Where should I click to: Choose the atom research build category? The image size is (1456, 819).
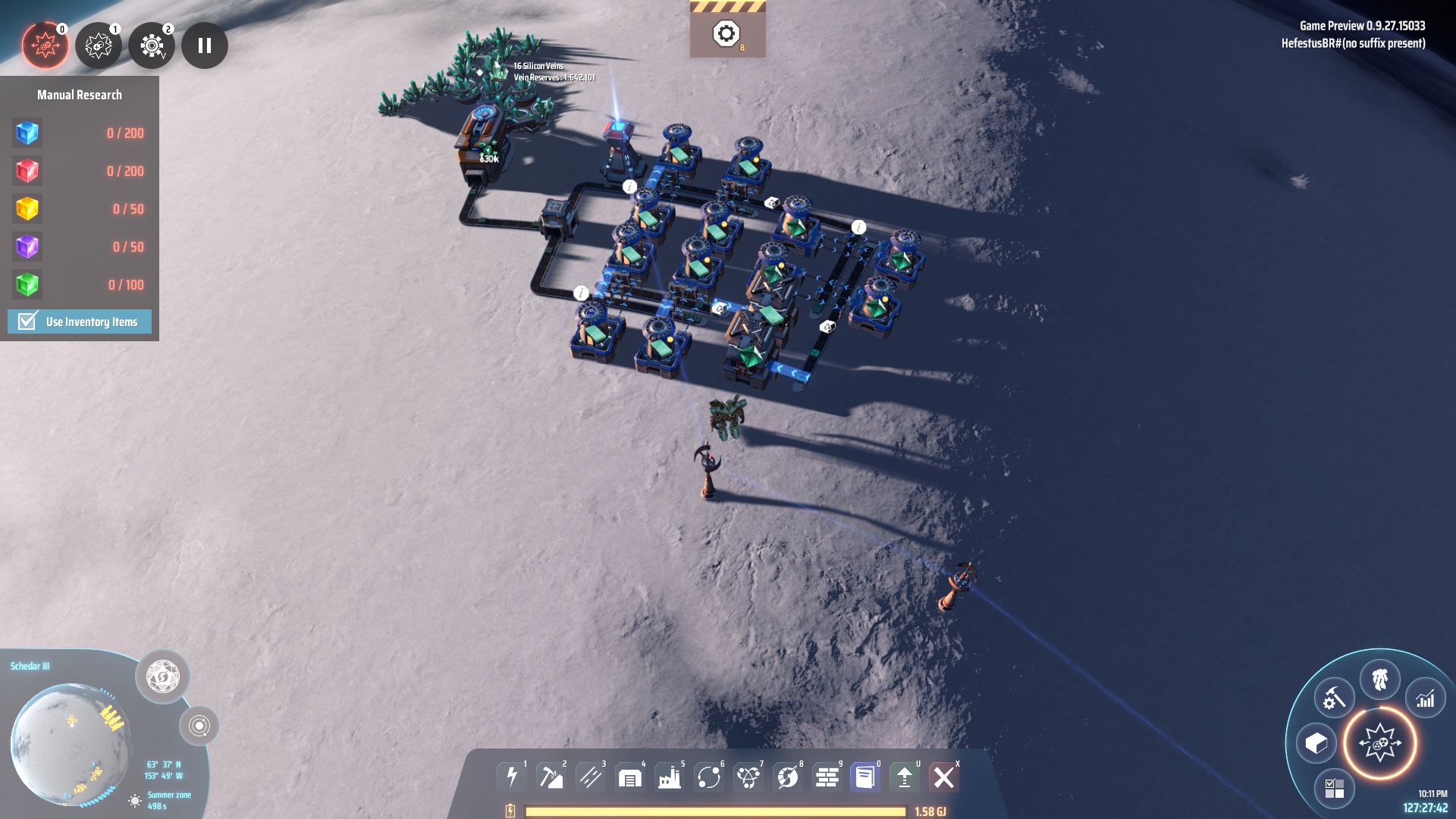coord(748,777)
